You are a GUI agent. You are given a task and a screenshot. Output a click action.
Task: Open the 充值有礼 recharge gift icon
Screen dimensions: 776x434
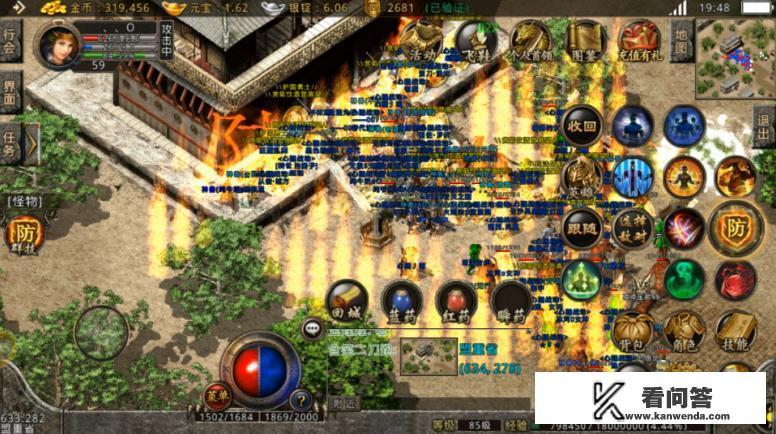640,42
